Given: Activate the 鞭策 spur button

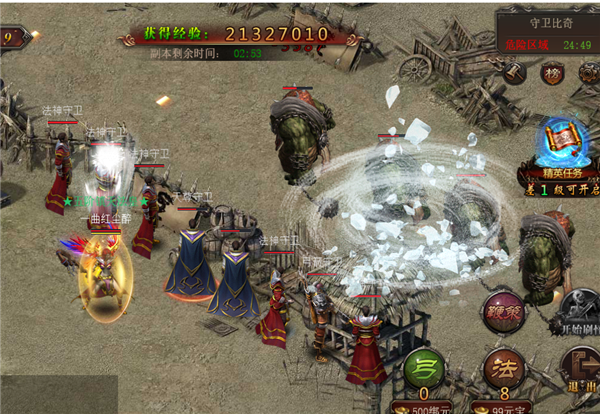Looking at the screenshot, I should point(503,311).
